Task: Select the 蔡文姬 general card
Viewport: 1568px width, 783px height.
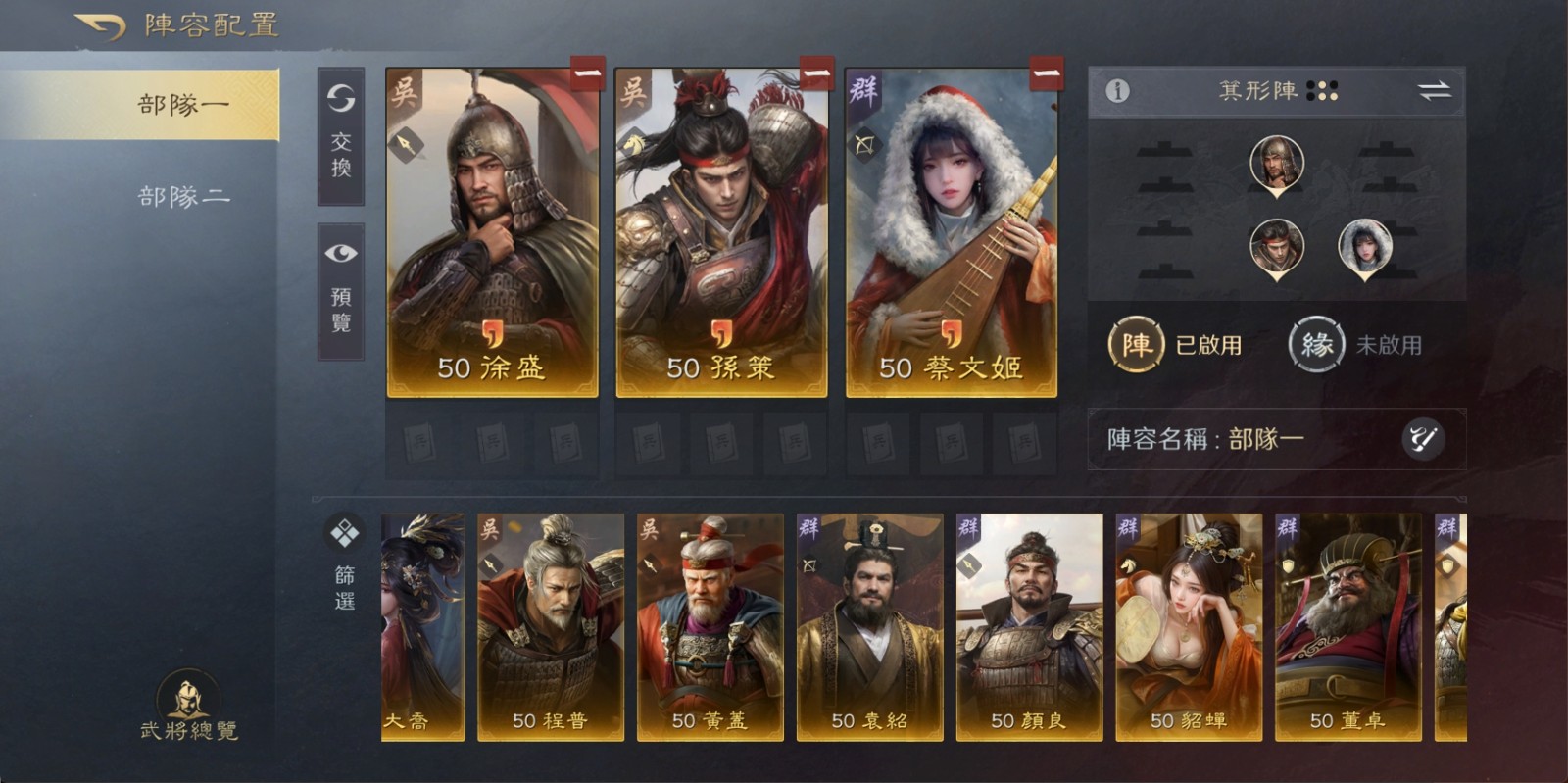Action: click(951, 232)
